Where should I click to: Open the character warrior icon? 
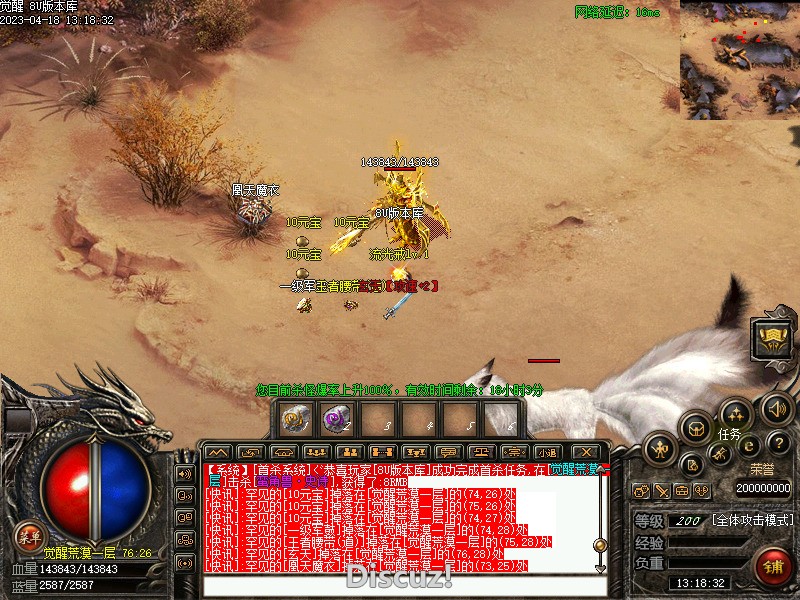pos(662,447)
